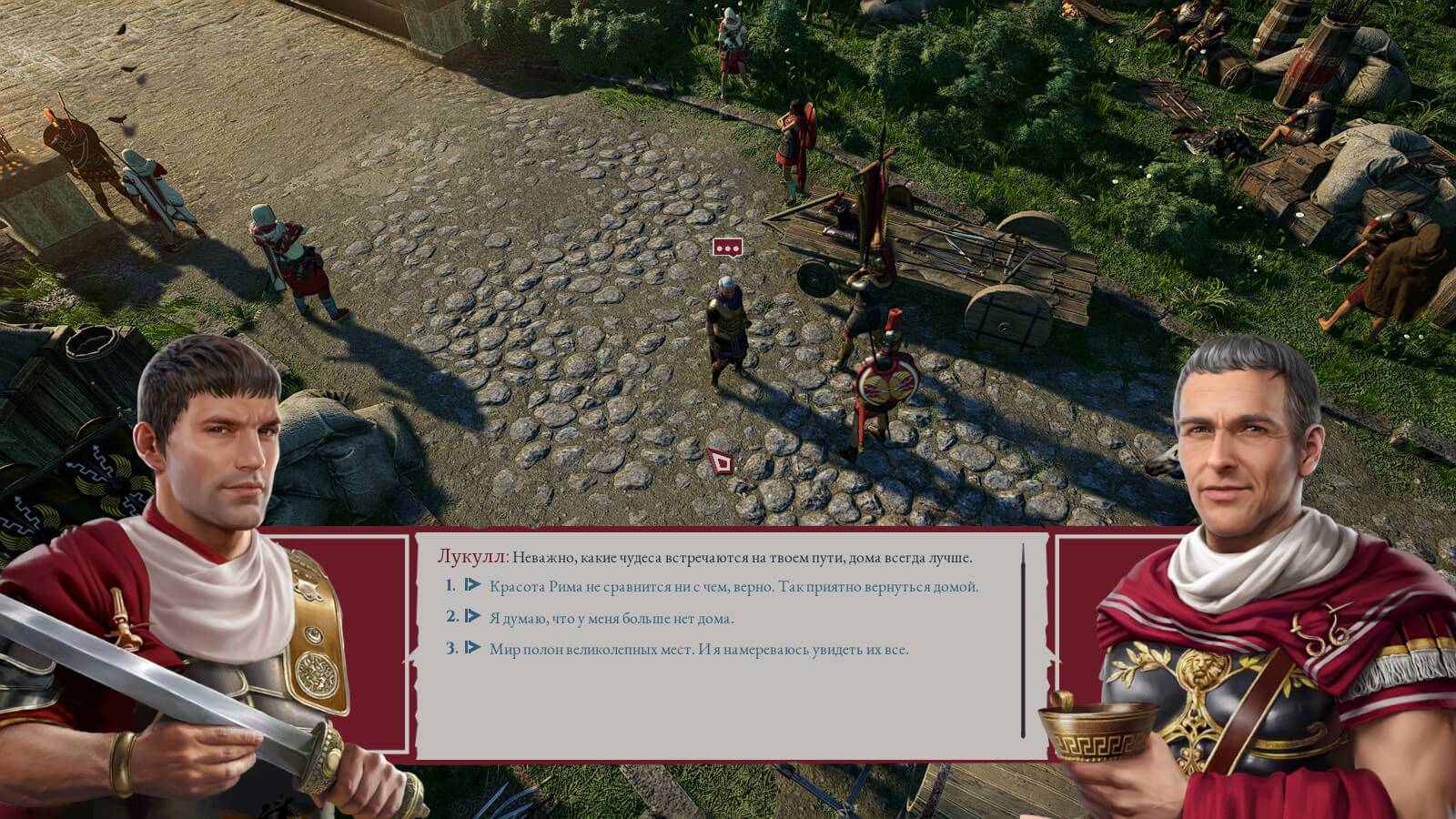Select reply "Я думаю, что у меня больше нет дома"
1456x819 pixels.
611,619
